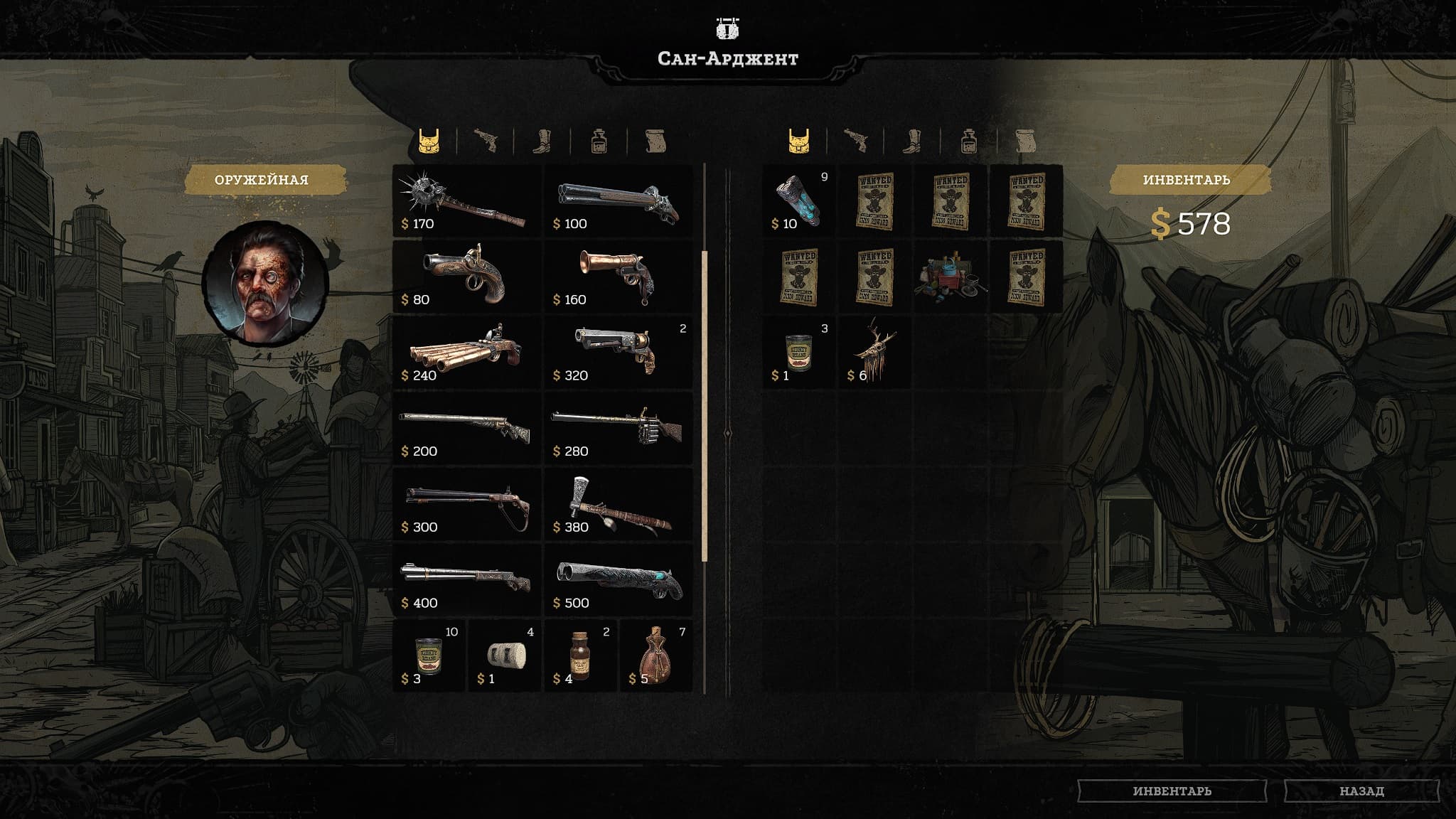Choose the leather pouch for $5
Image resolution: width=1456 pixels, height=819 pixels.
pos(656,656)
